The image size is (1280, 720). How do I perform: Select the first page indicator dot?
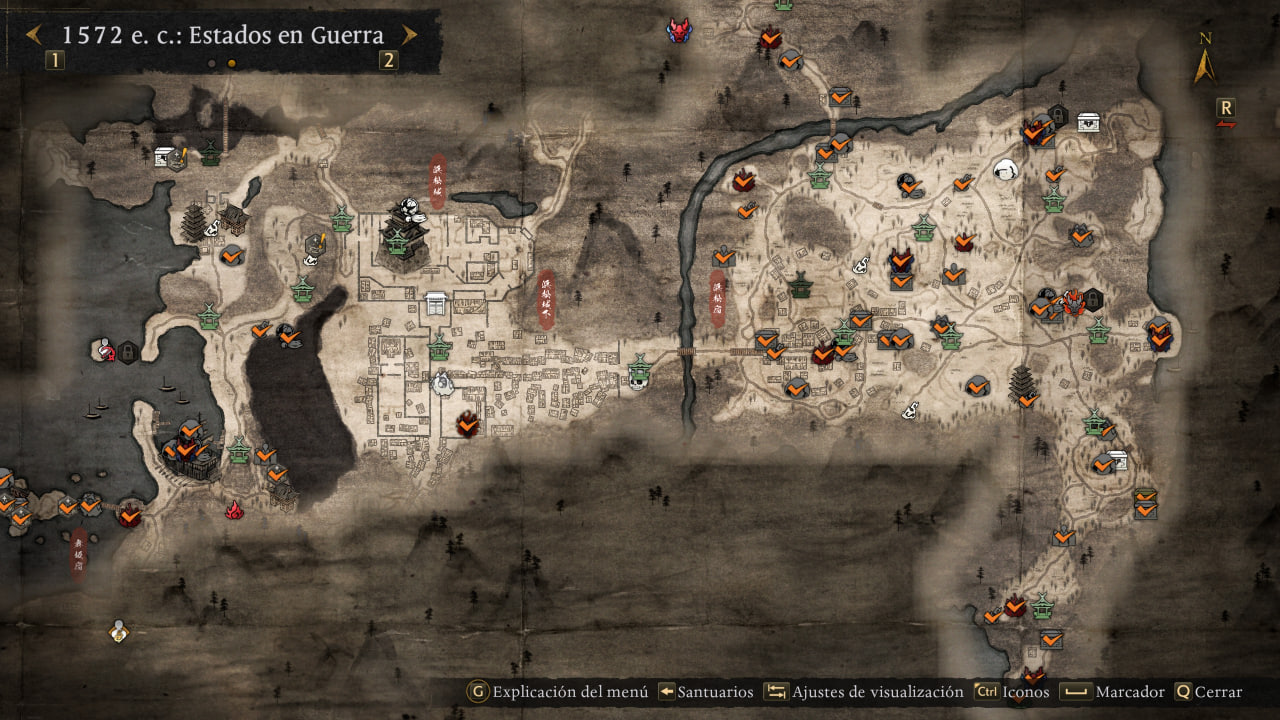[x=211, y=65]
